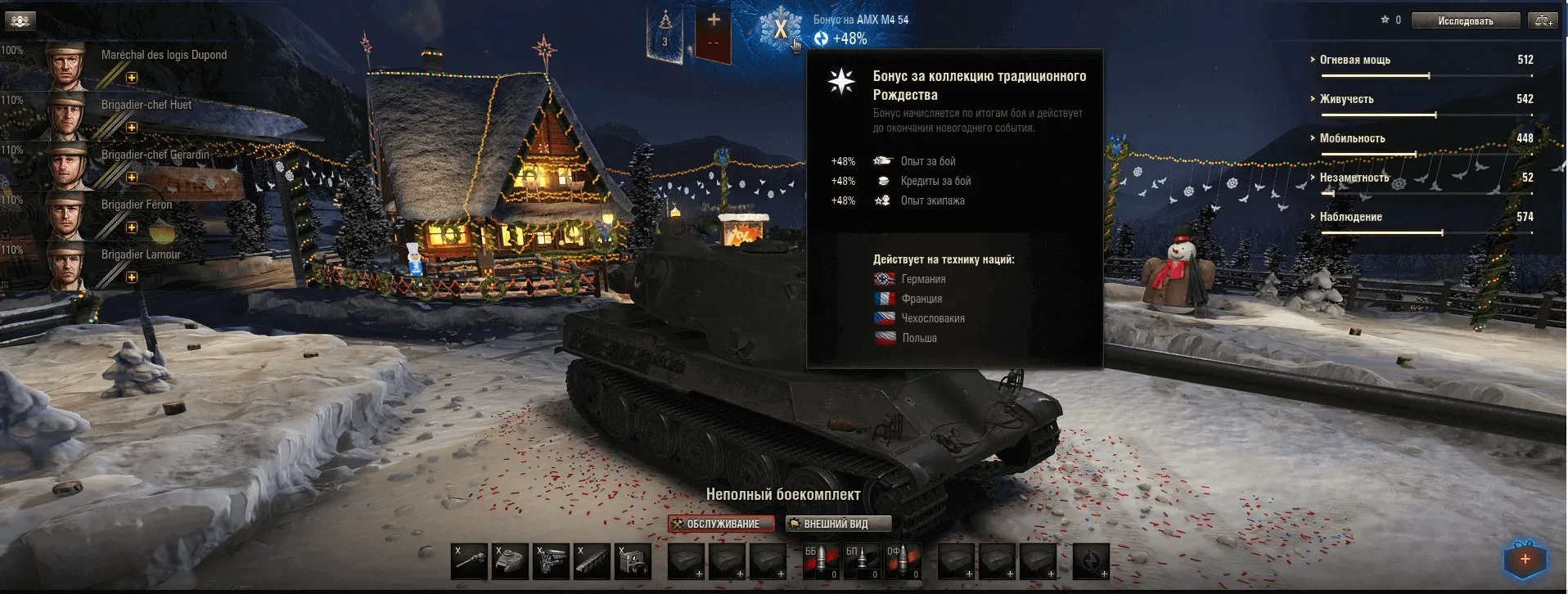Select the radio module slot
Viewport: 1568px width, 594px height.
click(x=633, y=561)
